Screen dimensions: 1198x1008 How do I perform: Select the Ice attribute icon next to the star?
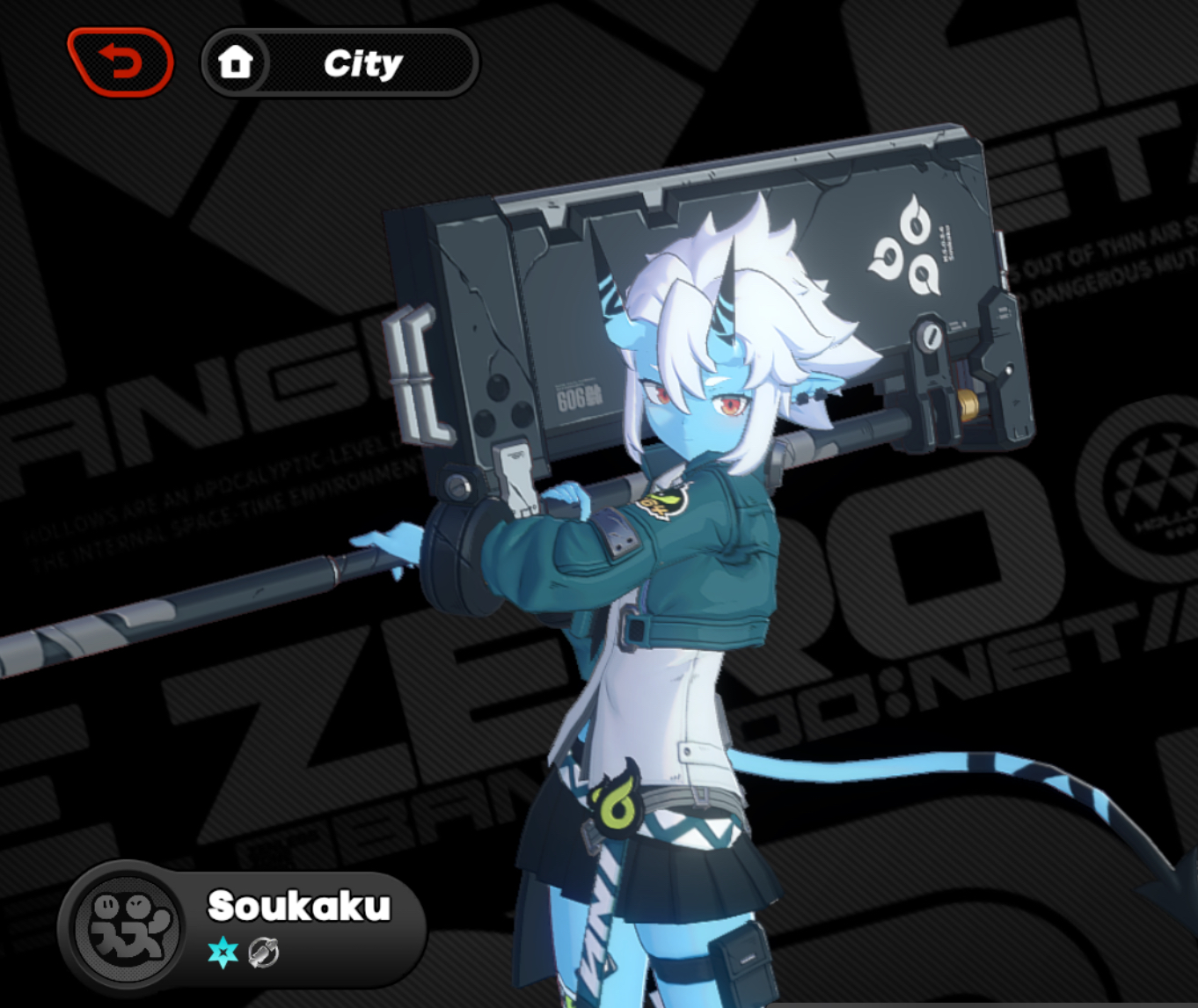pyautogui.click(x=267, y=951)
